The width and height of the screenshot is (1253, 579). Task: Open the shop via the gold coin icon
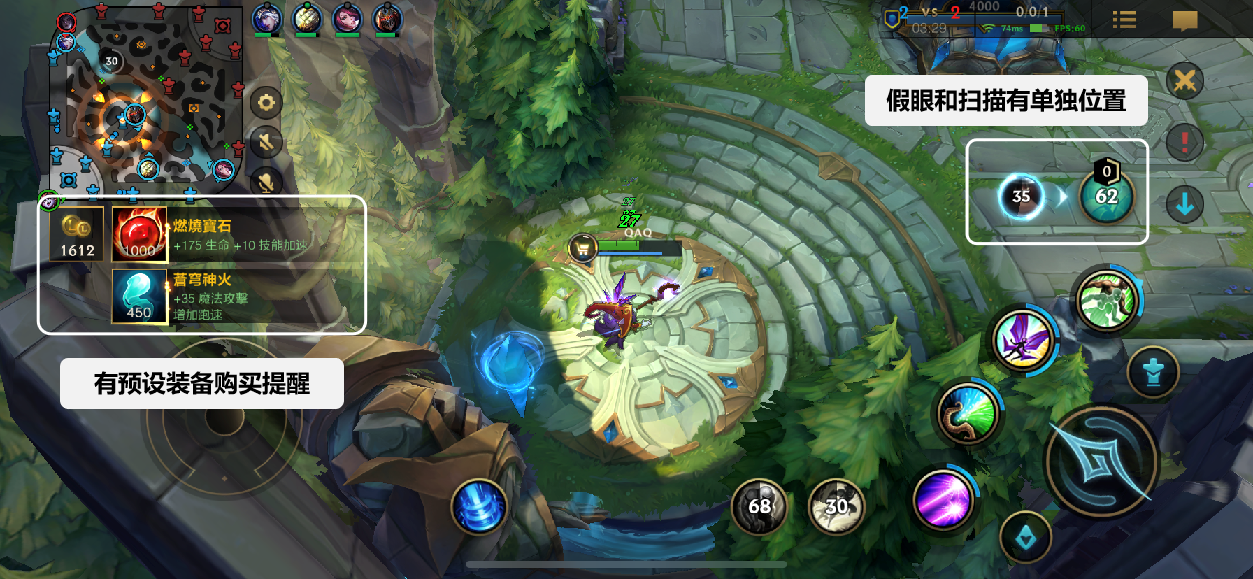click(x=77, y=236)
